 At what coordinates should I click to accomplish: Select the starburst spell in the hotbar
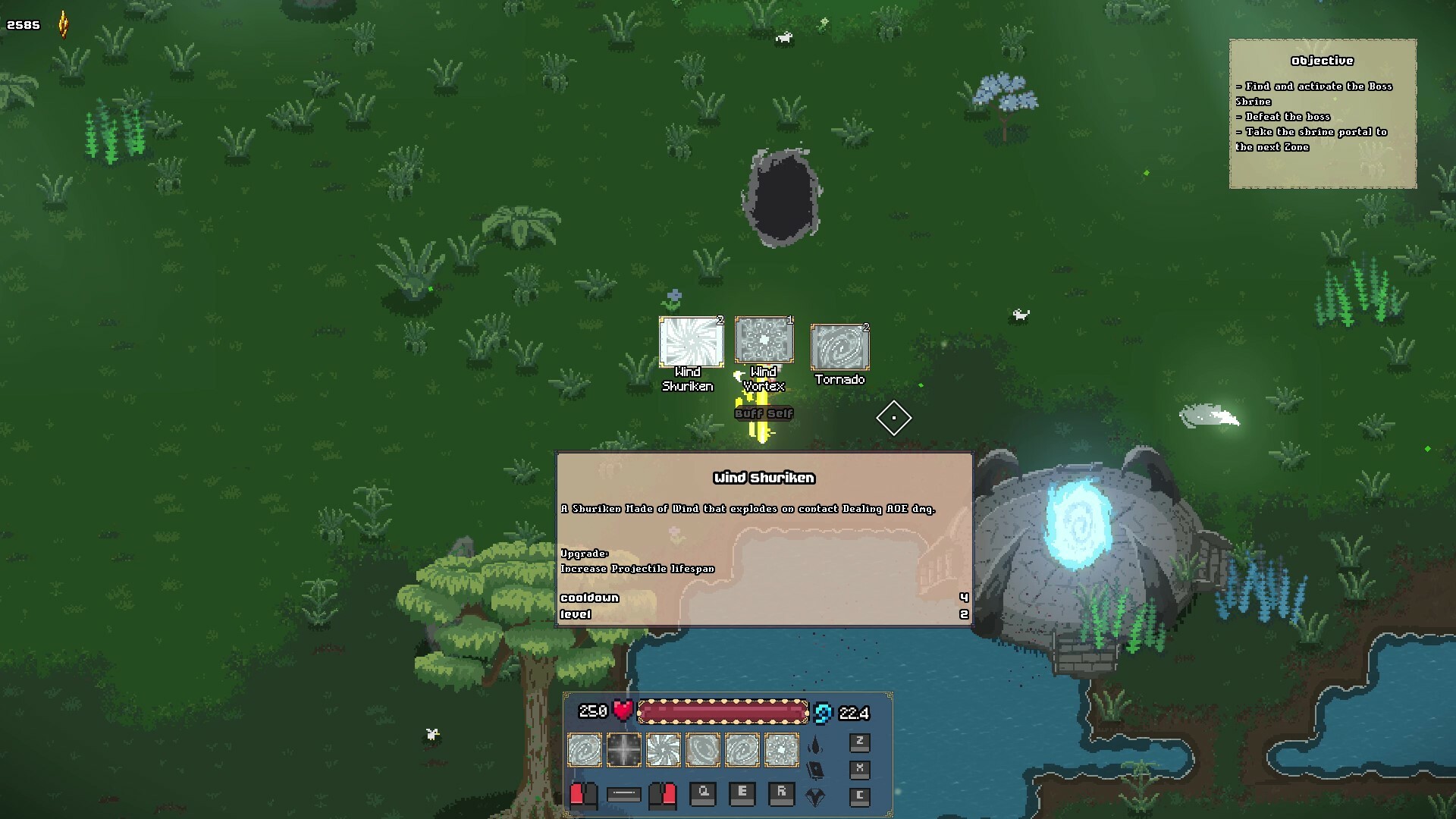pos(624,750)
